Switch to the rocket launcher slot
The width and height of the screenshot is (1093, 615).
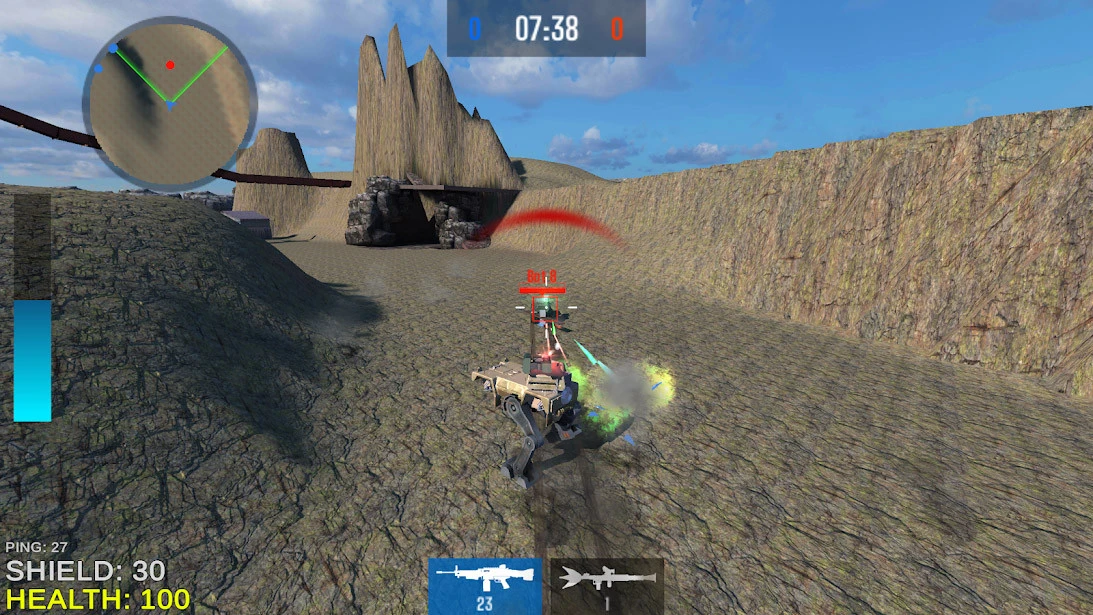tap(607, 585)
